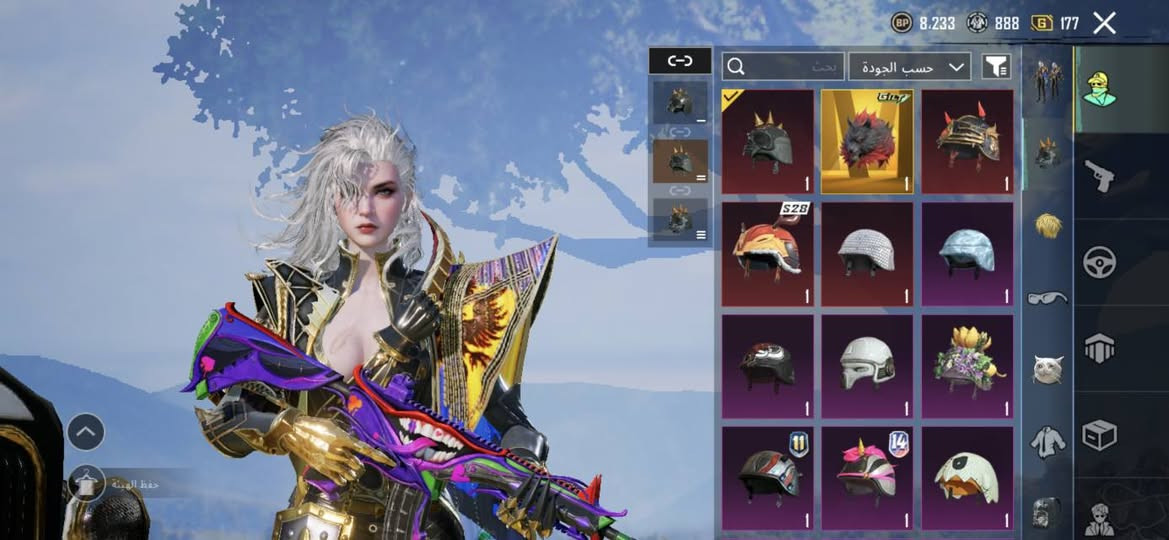Screen dimensions: 1169x540
Task: Open the blonde hair subcategory
Action: (x=1047, y=226)
